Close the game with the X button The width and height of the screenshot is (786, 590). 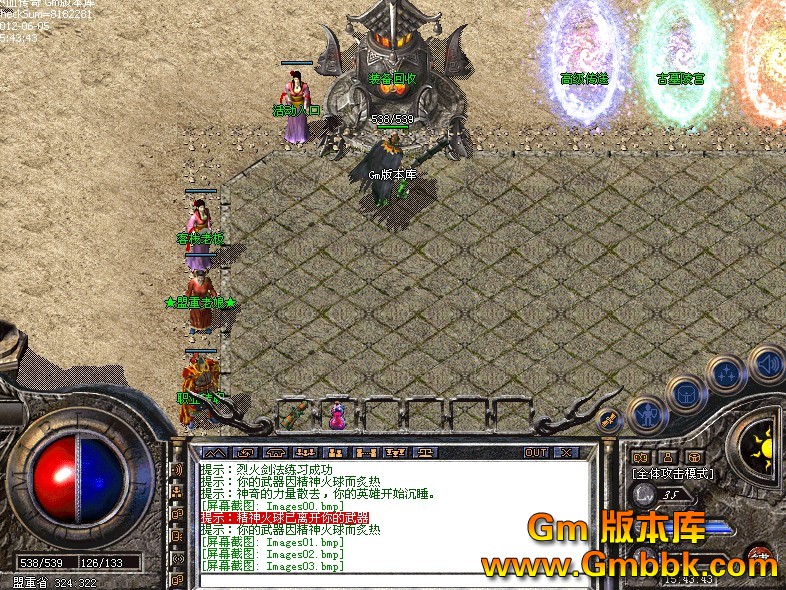(x=566, y=452)
